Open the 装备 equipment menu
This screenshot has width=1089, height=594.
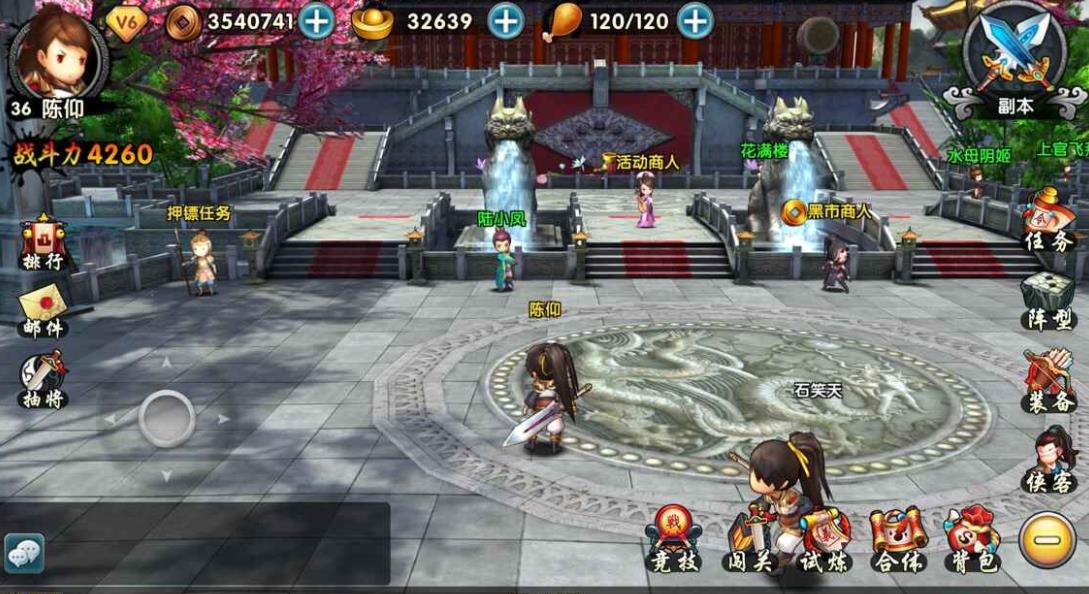coord(1047,382)
